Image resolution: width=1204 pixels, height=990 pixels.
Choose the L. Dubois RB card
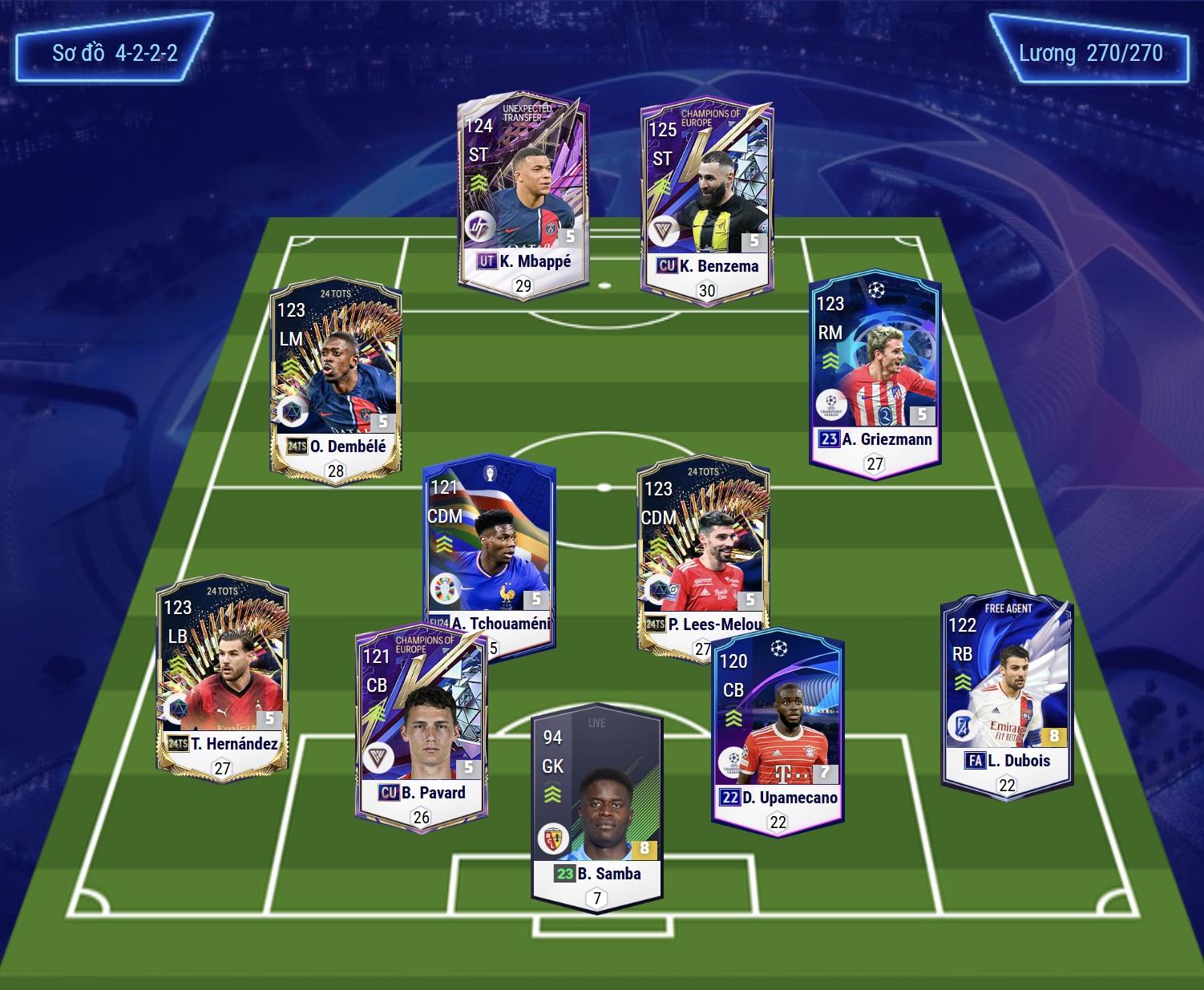(x=1007, y=696)
